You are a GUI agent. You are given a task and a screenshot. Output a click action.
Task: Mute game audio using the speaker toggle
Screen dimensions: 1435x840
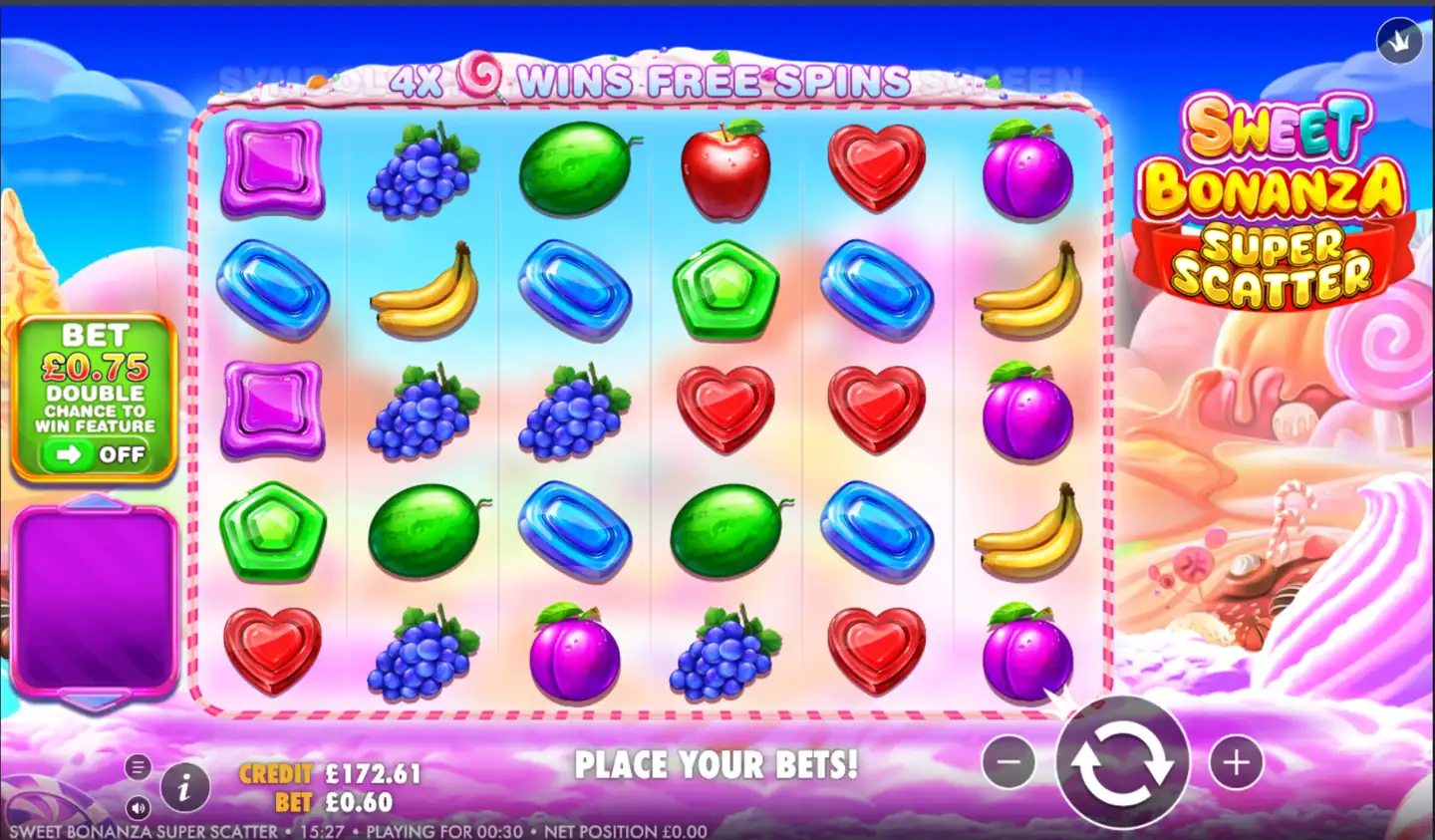tap(139, 807)
